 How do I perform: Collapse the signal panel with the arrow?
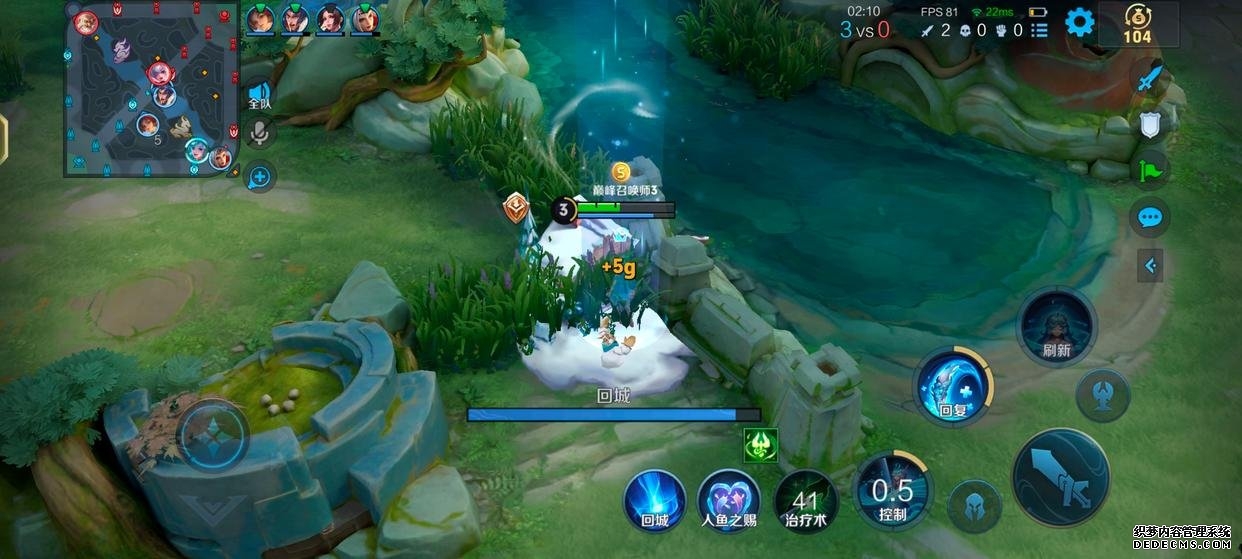(1150, 265)
